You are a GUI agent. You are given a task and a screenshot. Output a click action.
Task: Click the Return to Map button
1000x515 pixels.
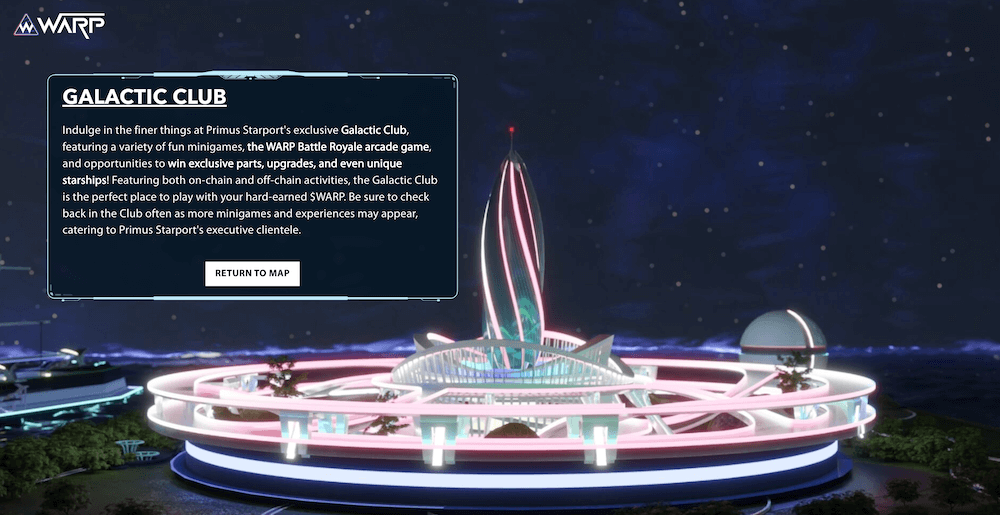coord(252,273)
